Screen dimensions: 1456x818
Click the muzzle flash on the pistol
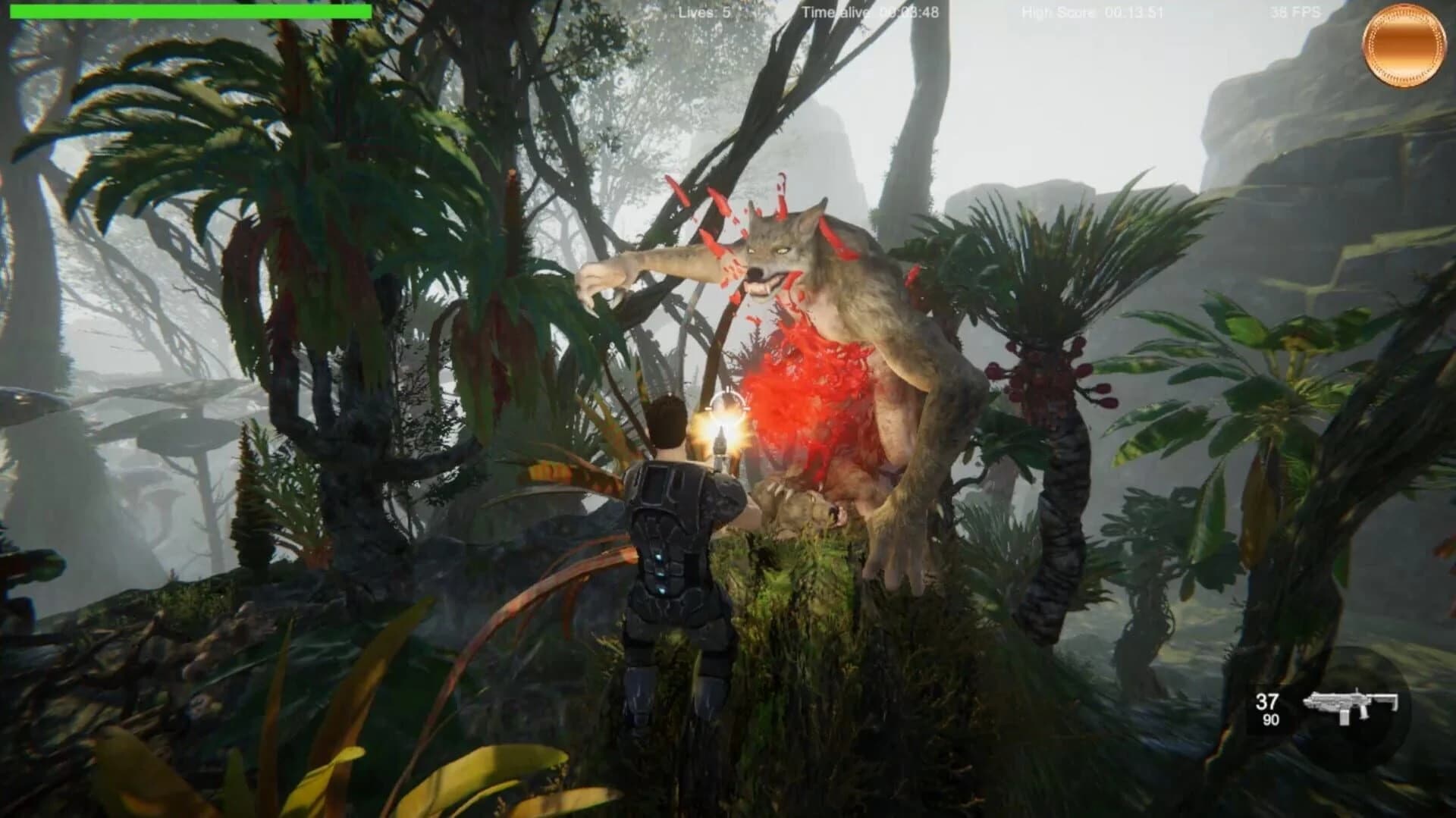[x=722, y=432]
